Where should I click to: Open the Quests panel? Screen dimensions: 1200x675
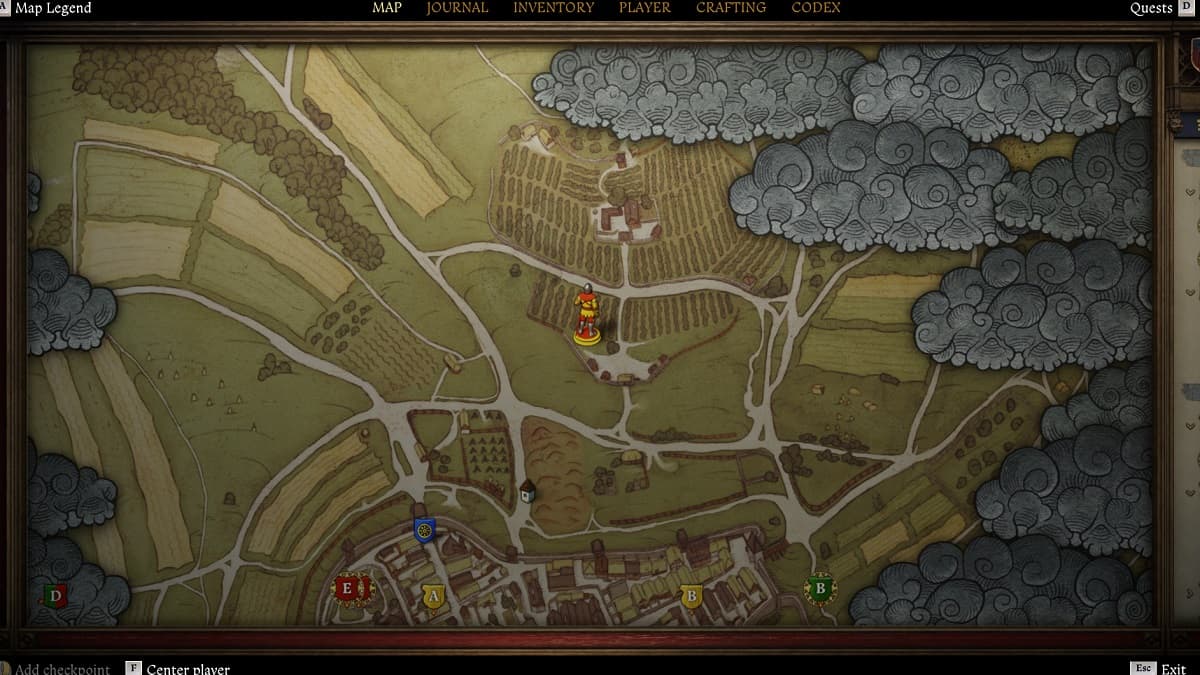(1151, 9)
